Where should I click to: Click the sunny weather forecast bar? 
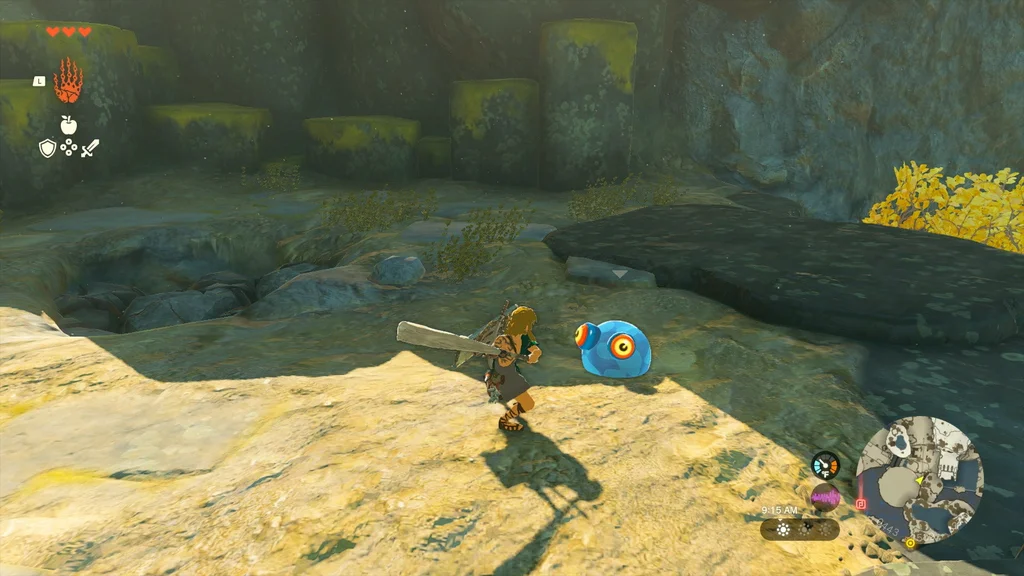[x=799, y=529]
